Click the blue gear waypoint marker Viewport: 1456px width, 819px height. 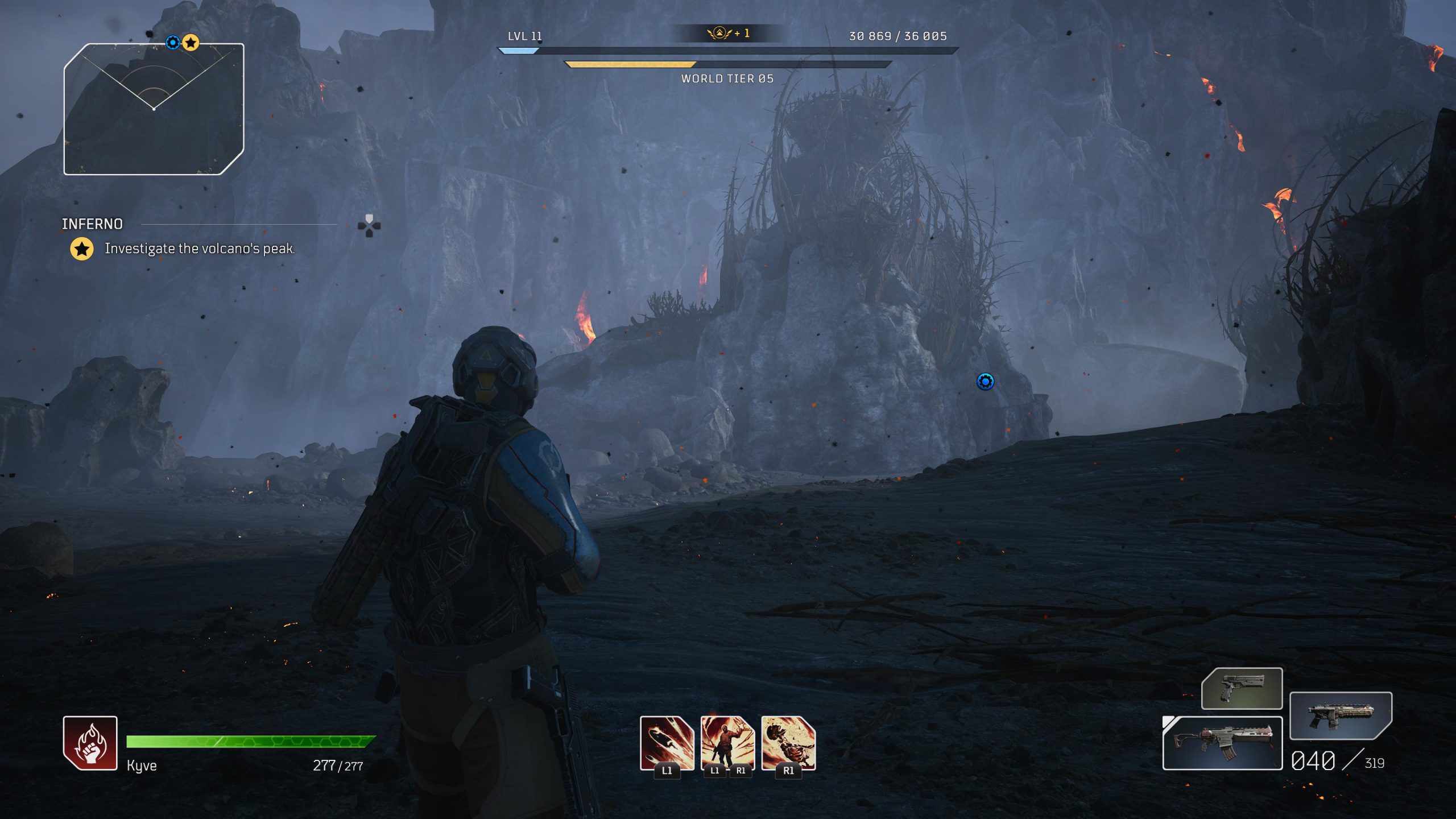[x=985, y=381]
